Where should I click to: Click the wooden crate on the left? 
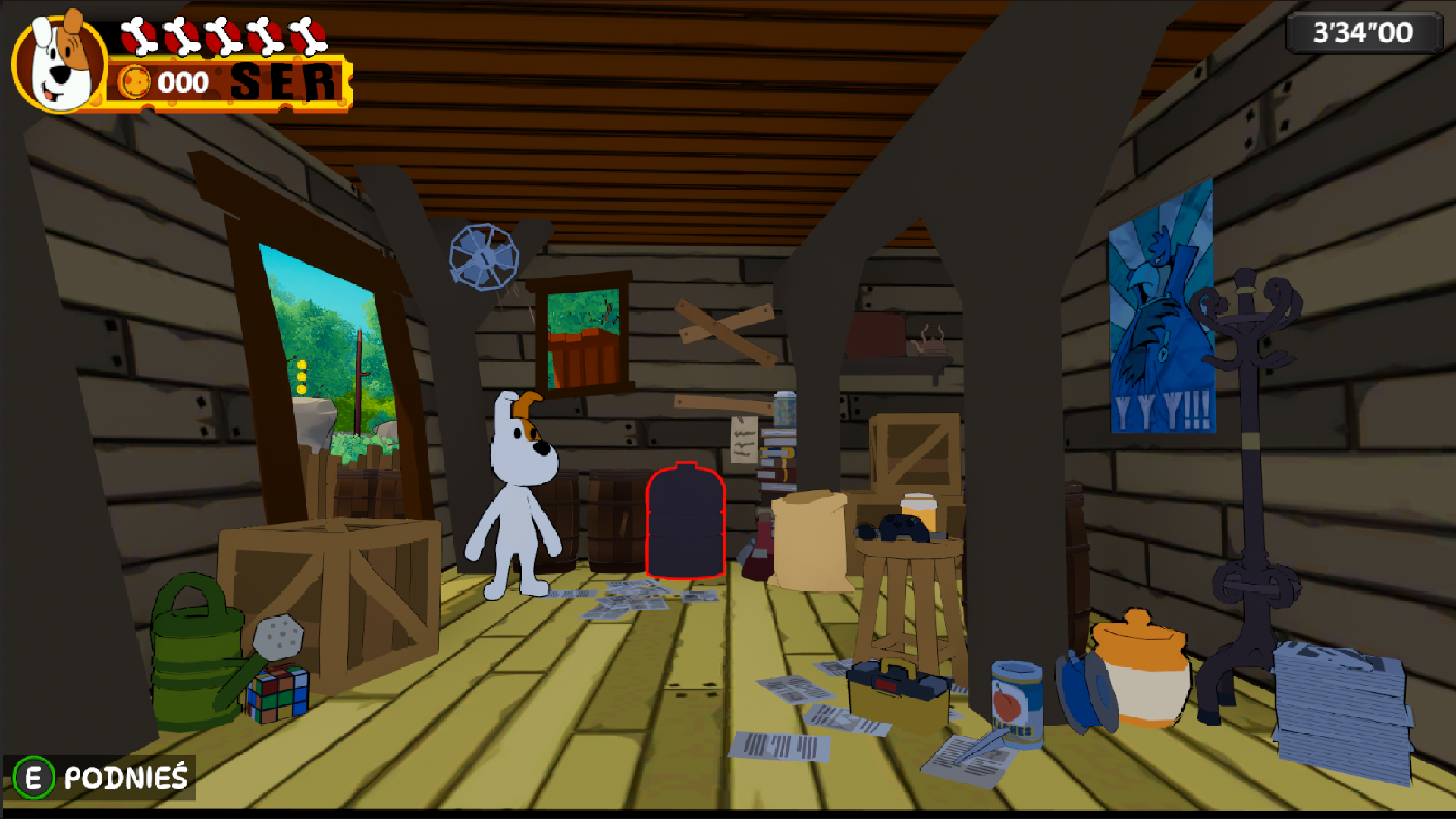(326, 591)
